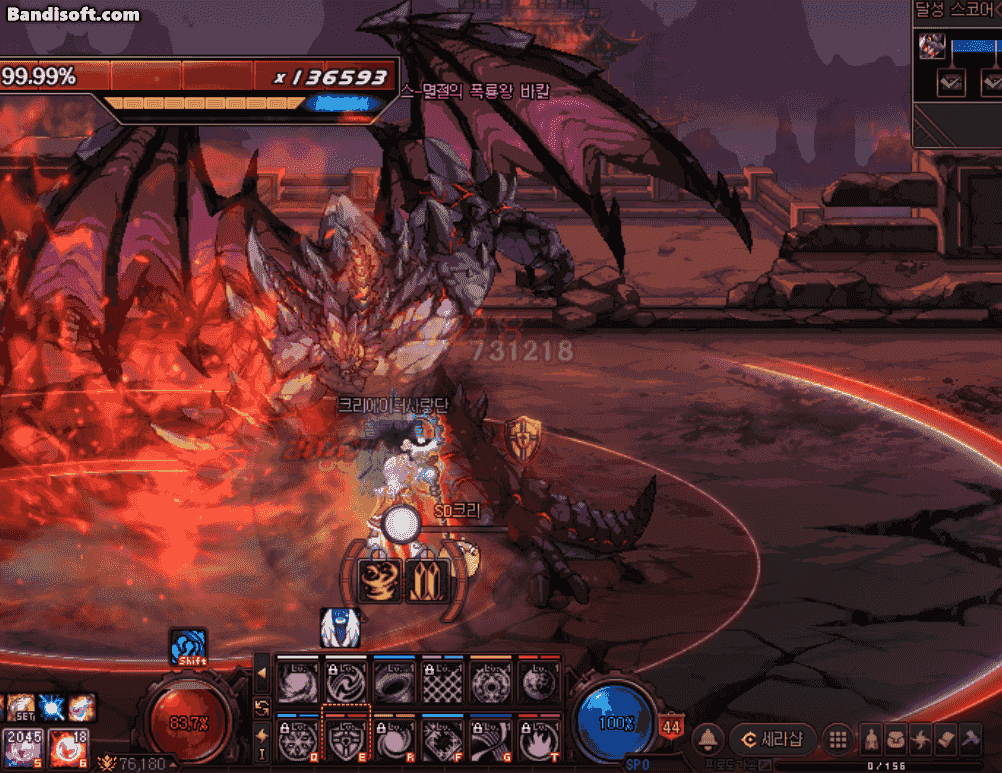The width and height of the screenshot is (1002, 773).
Task: Select the crosshatch grid skill slot
Action: click(442, 684)
